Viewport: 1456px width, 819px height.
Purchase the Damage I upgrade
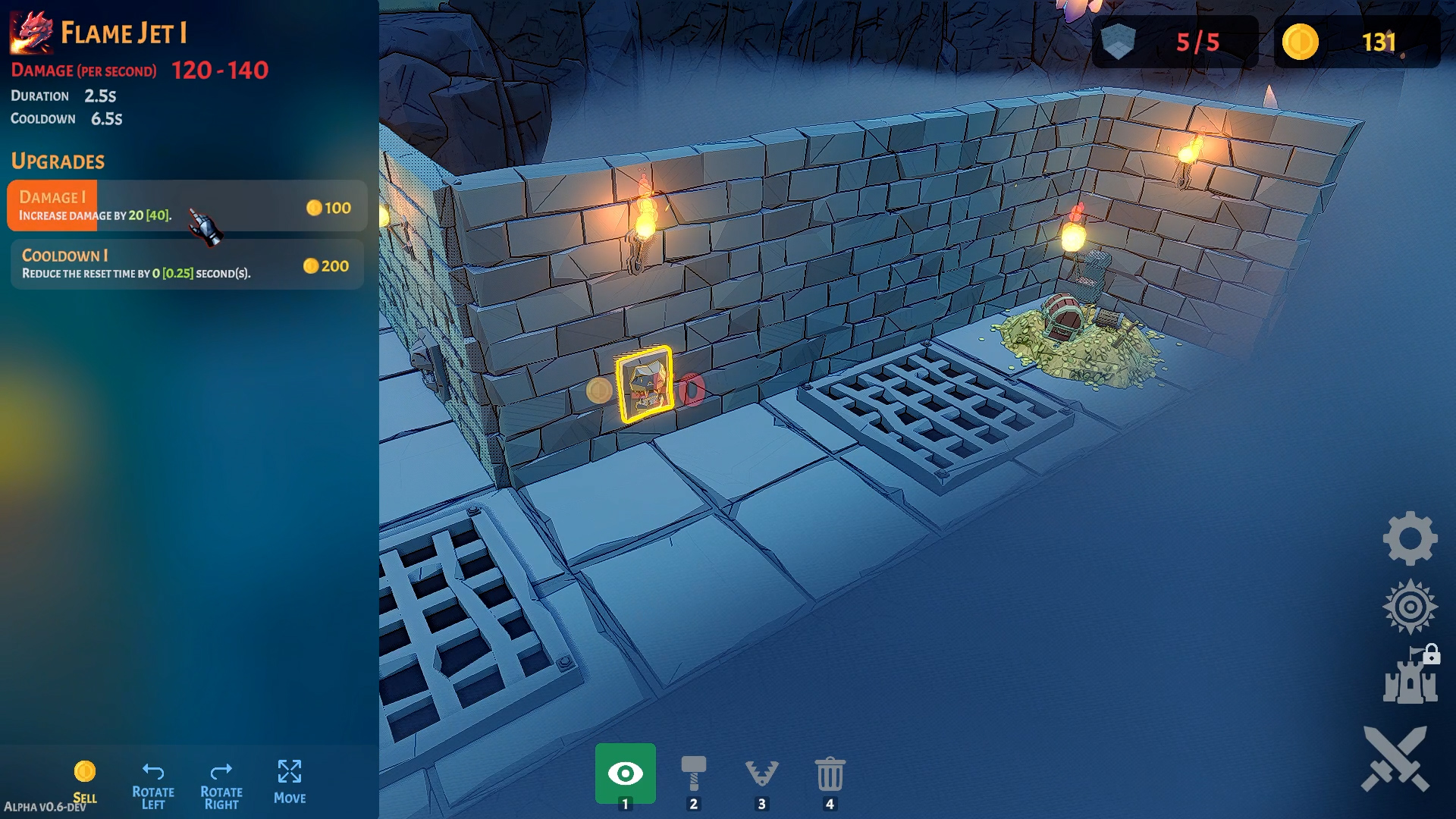coord(186,206)
